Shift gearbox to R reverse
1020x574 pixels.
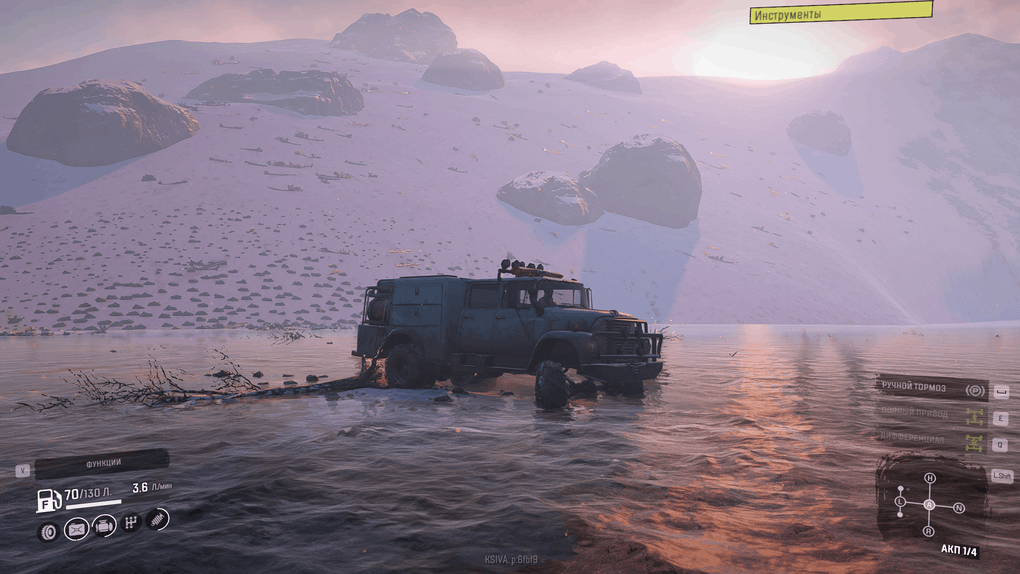[930, 531]
